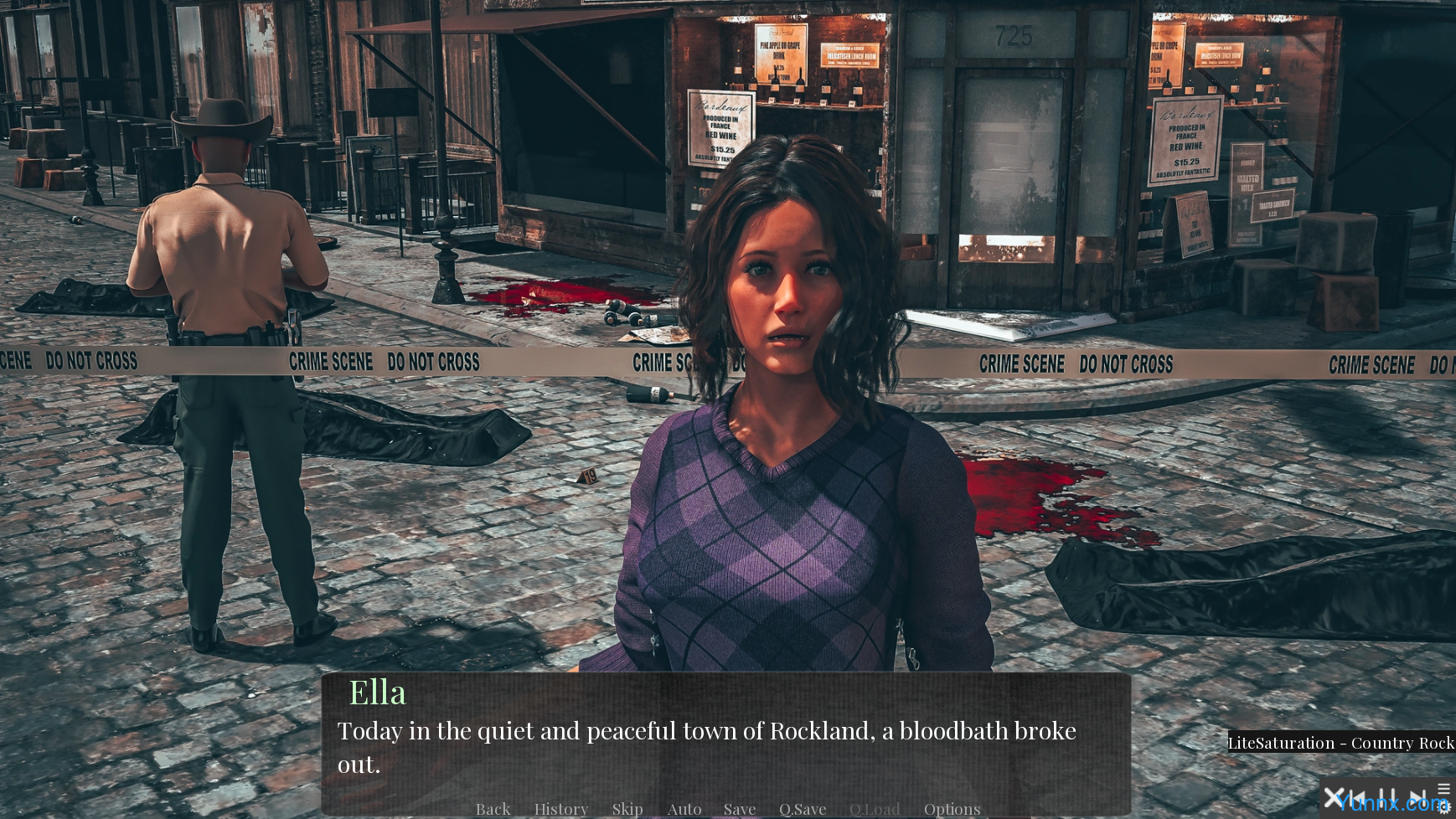Open music player settings gear
The image size is (1456, 819).
pyautogui.click(x=1444, y=808)
